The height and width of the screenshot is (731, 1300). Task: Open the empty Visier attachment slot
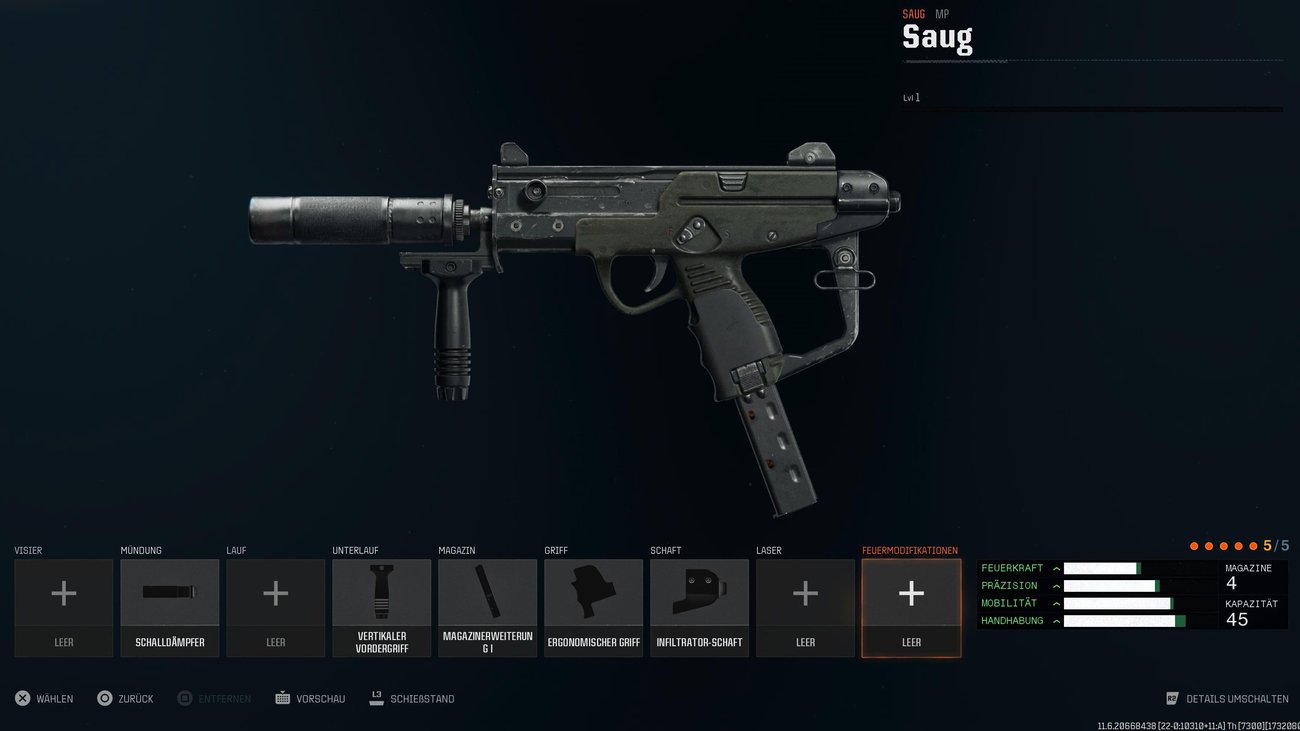click(x=63, y=593)
